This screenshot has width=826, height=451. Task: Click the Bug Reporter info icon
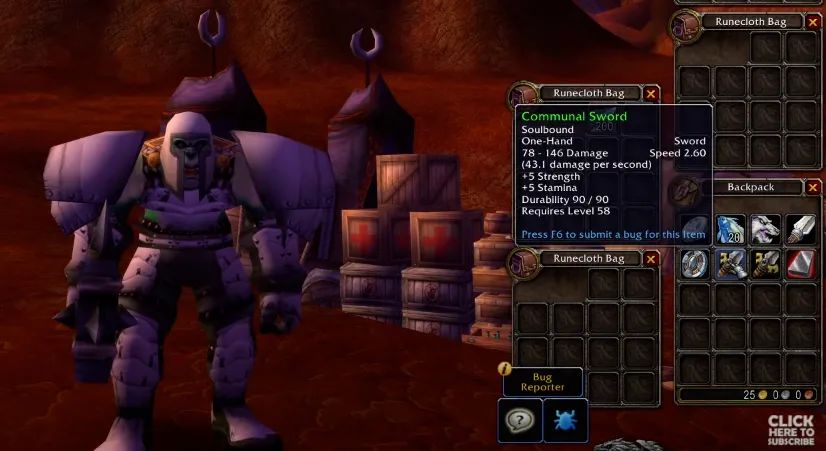point(506,368)
